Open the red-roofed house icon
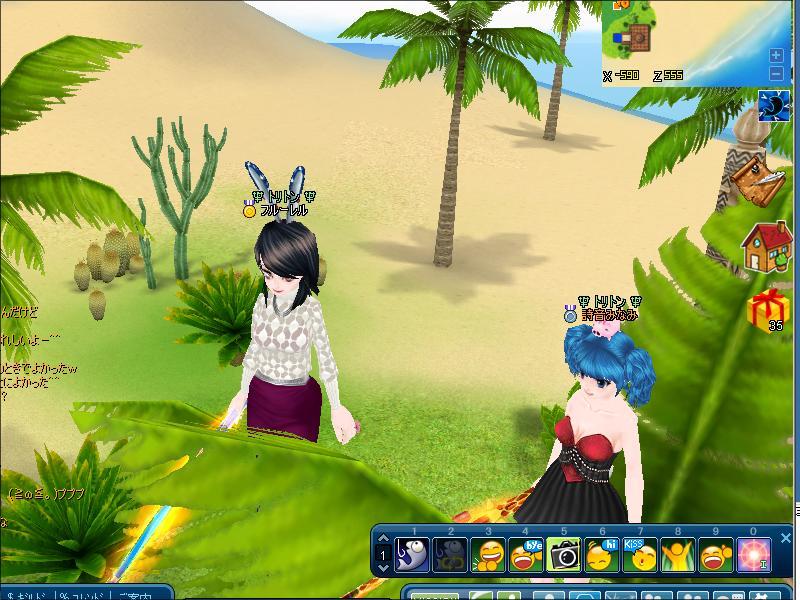This screenshot has width=800, height=600. tap(767, 247)
